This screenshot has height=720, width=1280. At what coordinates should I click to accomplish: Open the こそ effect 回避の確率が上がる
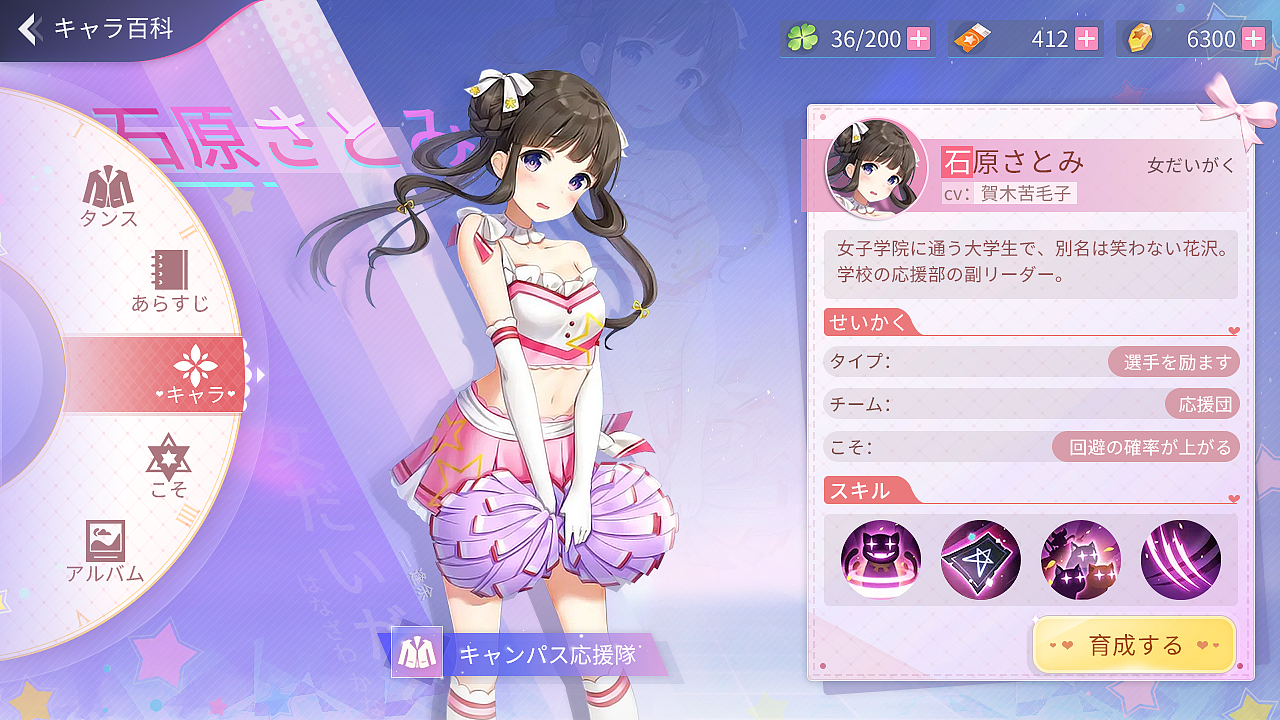coord(1151,447)
